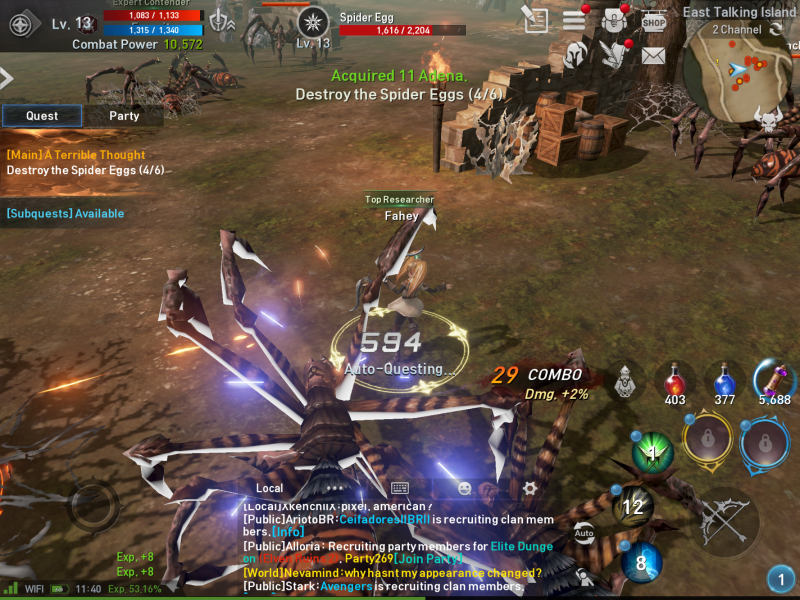Open the helmet character icon
This screenshot has height=600, width=800.
click(x=576, y=56)
